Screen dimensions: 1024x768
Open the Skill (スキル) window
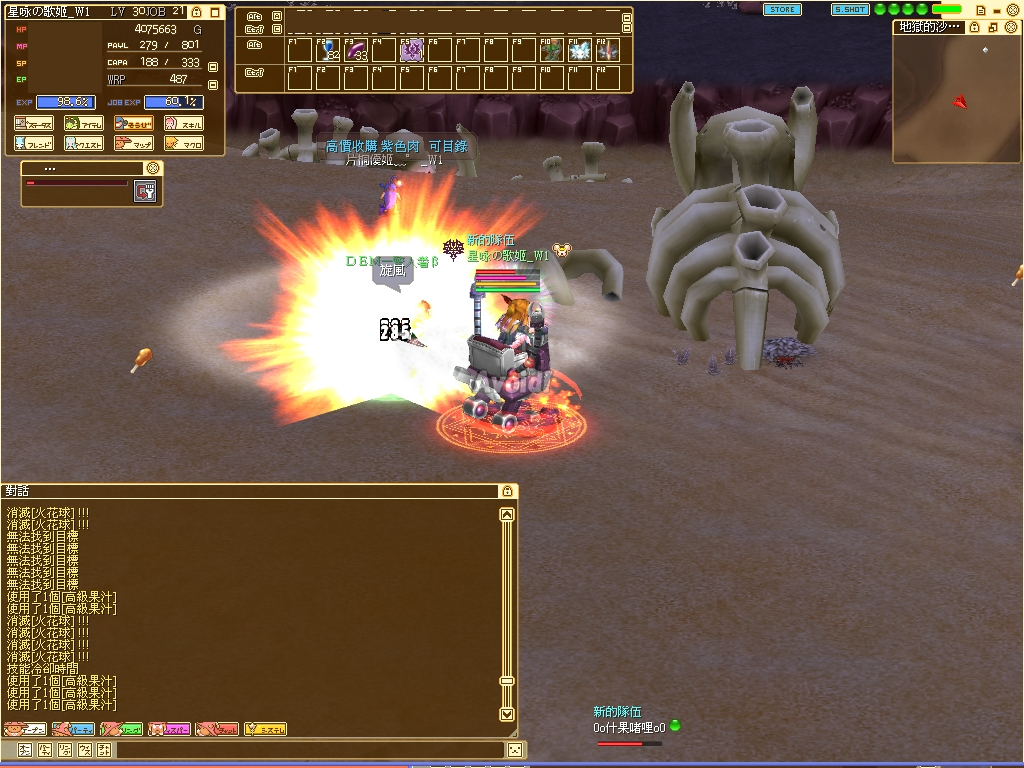click(183, 124)
